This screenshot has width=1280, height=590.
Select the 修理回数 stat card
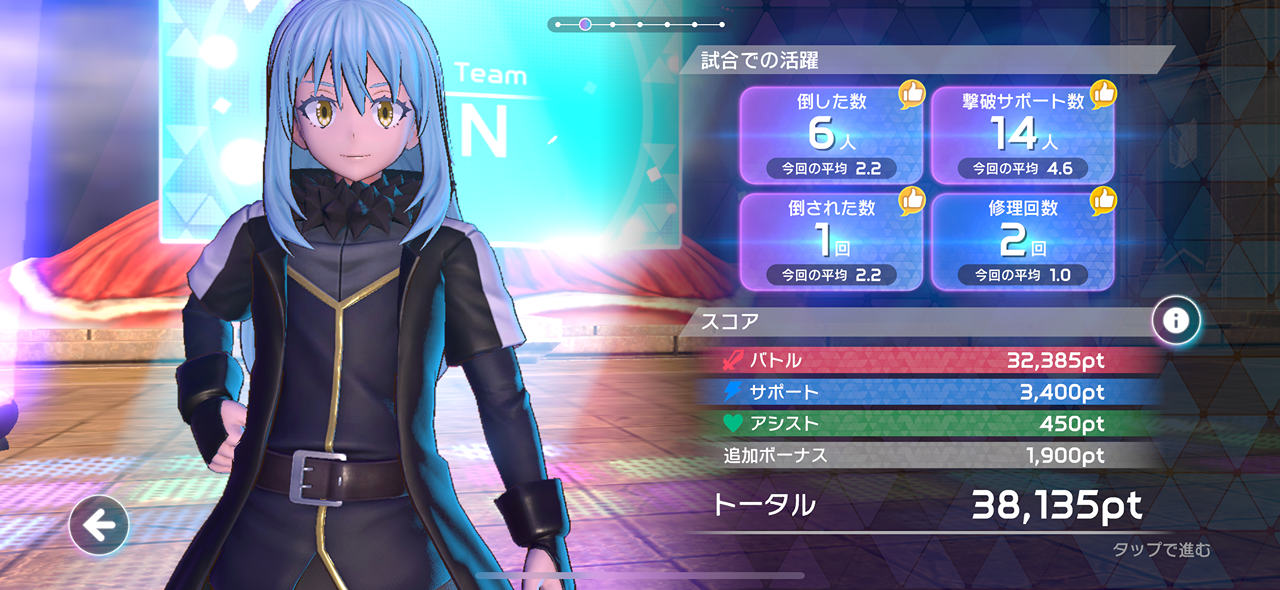point(1022,240)
